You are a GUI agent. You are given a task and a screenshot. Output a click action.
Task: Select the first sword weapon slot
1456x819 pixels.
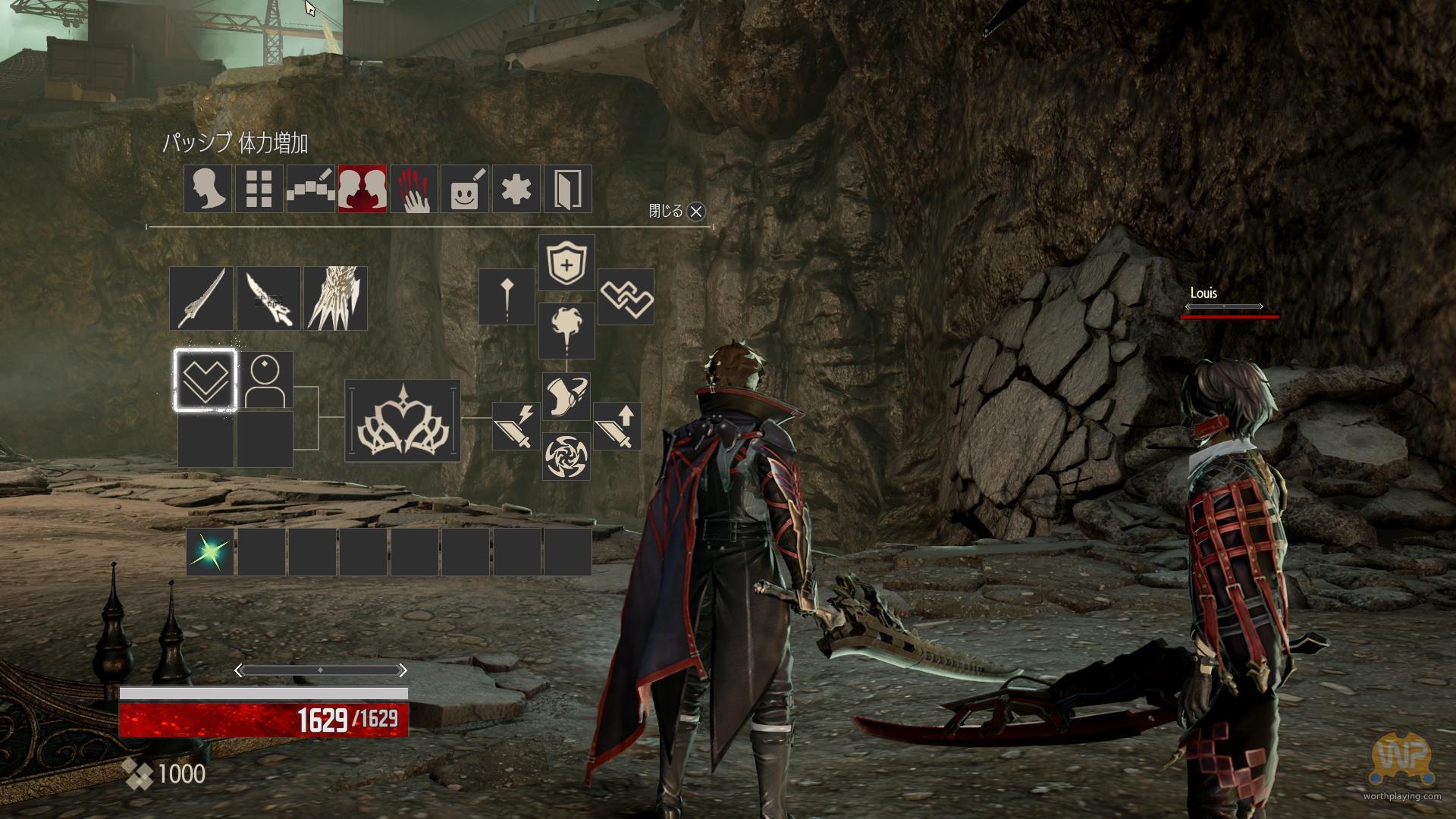point(201,298)
